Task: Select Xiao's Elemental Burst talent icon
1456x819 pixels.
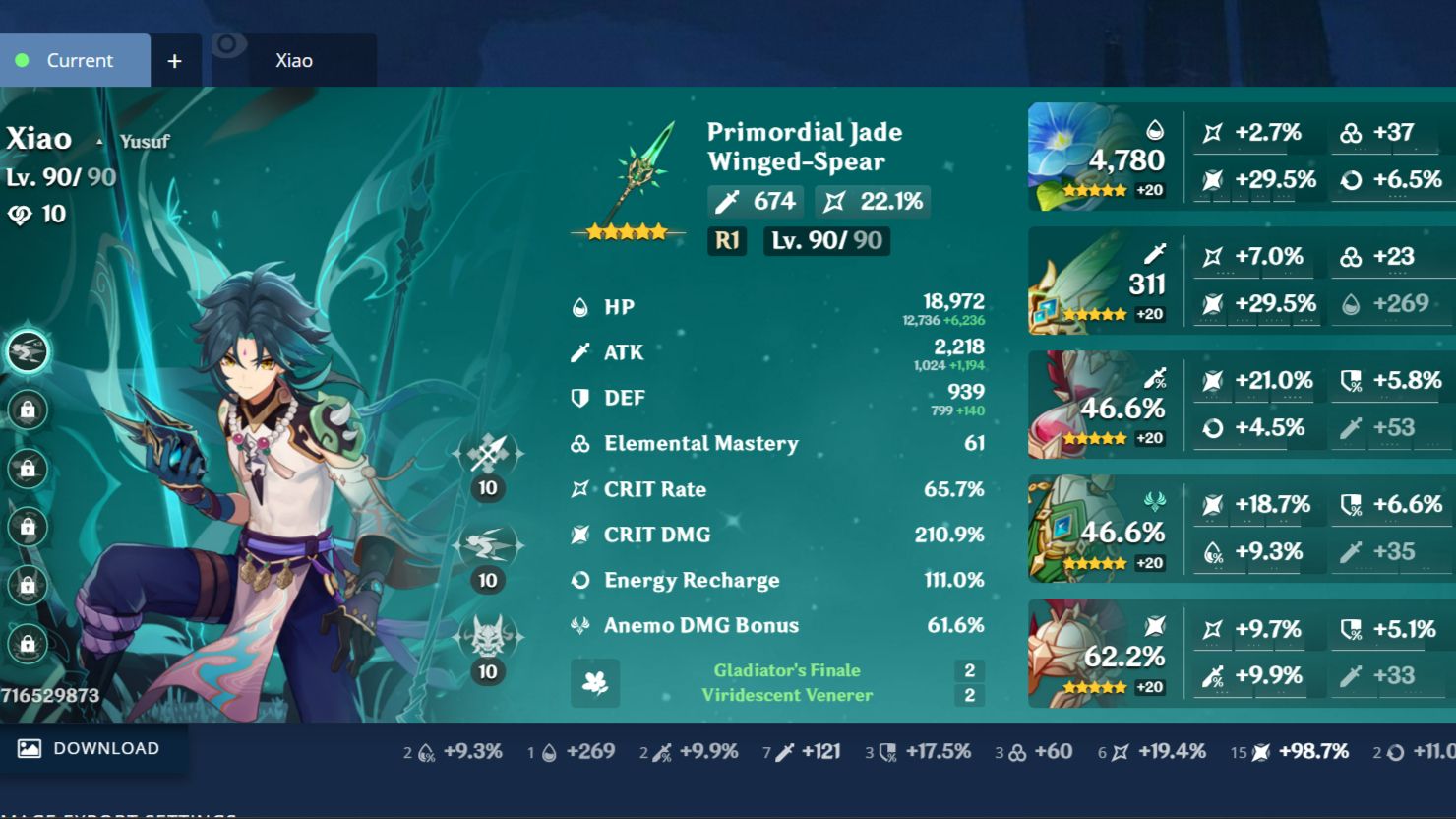Action: click(x=489, y=638)
